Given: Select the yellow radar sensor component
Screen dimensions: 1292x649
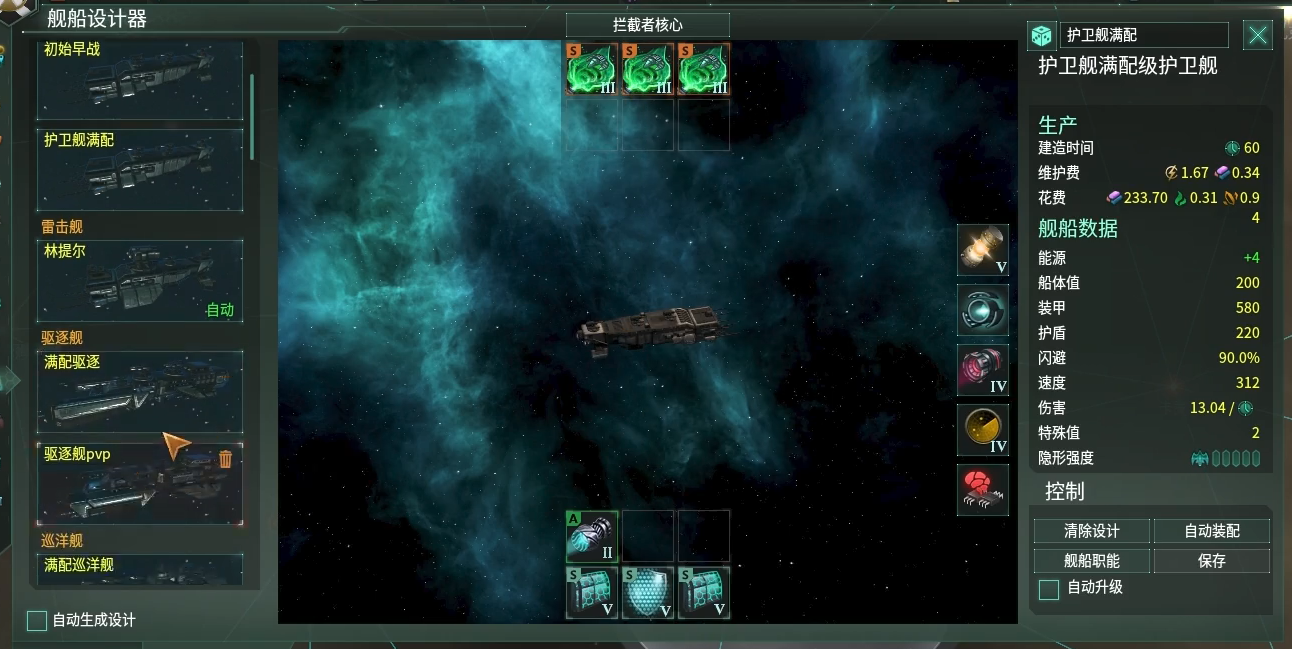Looking at the screenshot, I should pos(982,430).
